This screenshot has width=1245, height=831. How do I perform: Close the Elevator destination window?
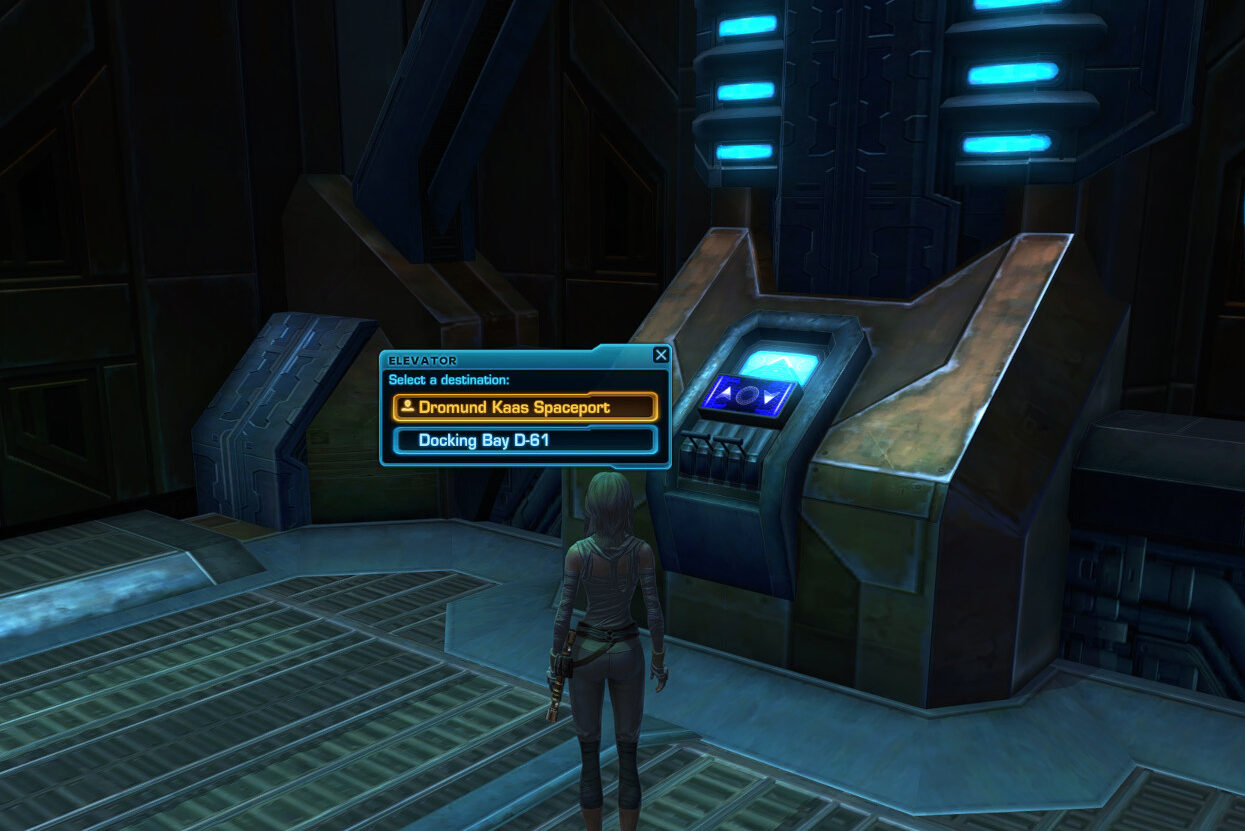pyautogui.click(x=660, y=355)
